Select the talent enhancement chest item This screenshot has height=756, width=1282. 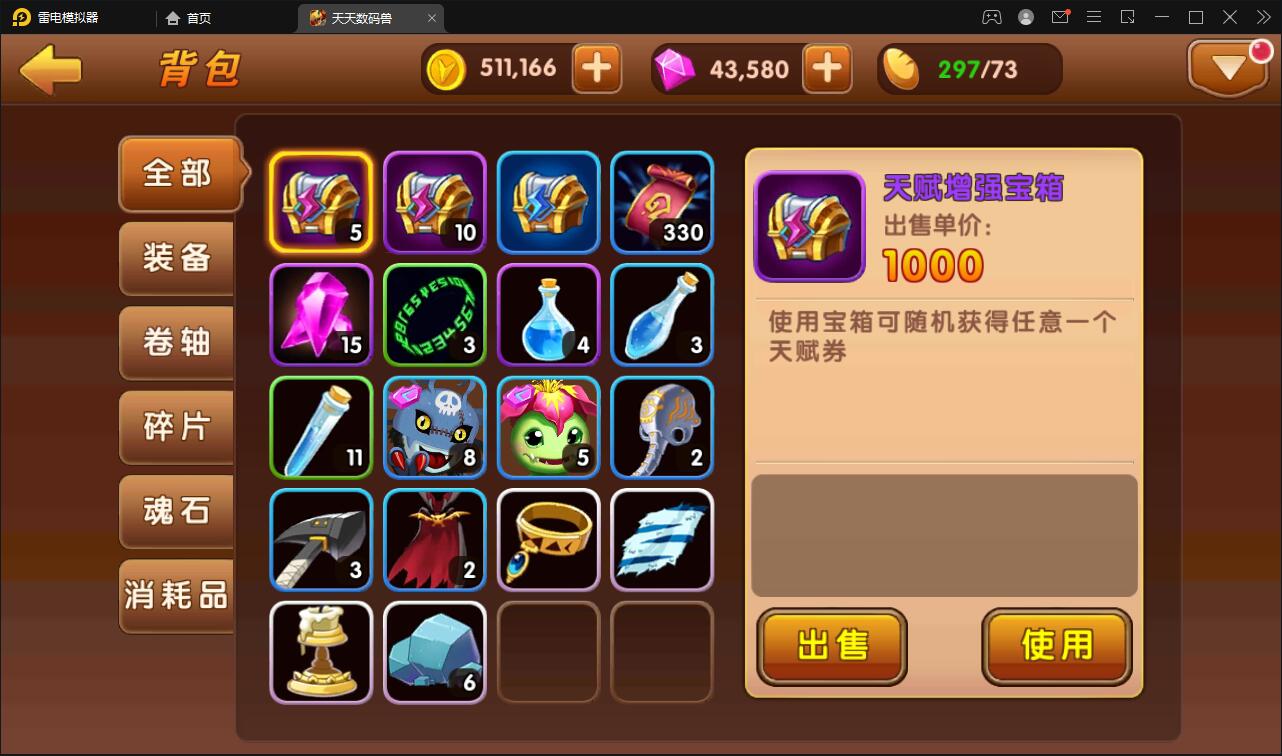coord(320,201)
